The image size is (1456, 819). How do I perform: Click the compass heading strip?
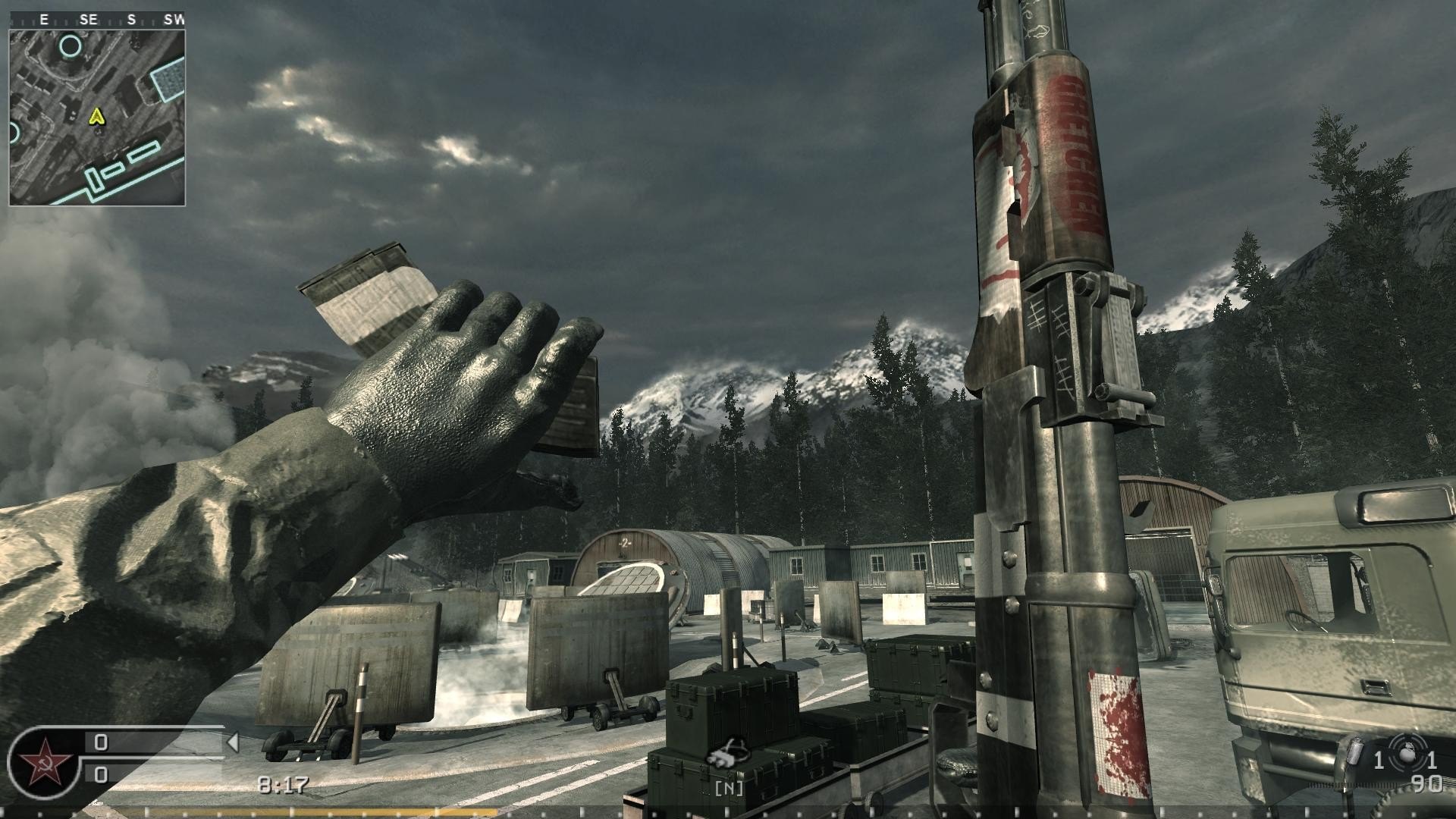pos(97,20)
